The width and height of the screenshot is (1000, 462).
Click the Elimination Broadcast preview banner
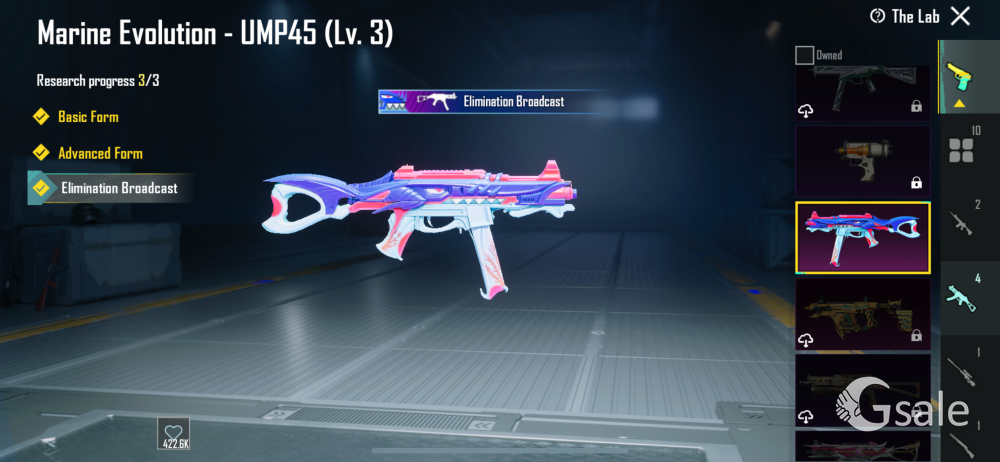(494, 101)
